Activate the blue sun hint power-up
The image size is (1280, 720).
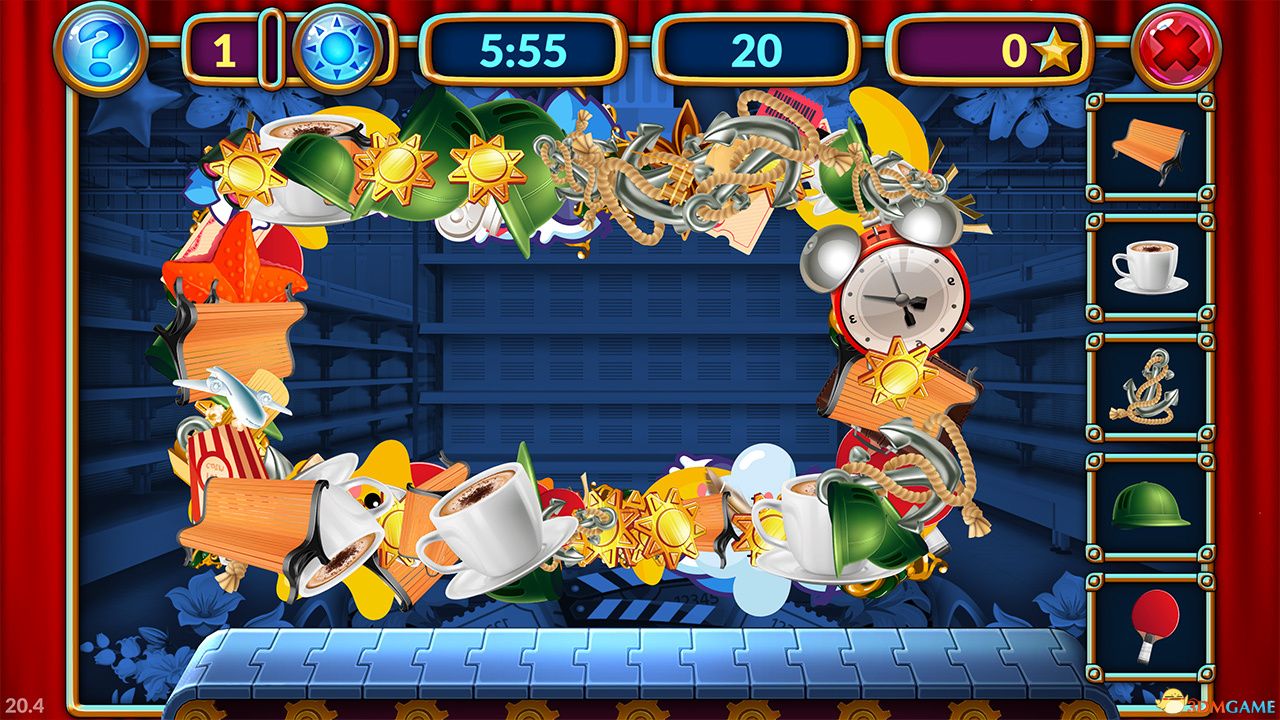[x=337, y=48]
